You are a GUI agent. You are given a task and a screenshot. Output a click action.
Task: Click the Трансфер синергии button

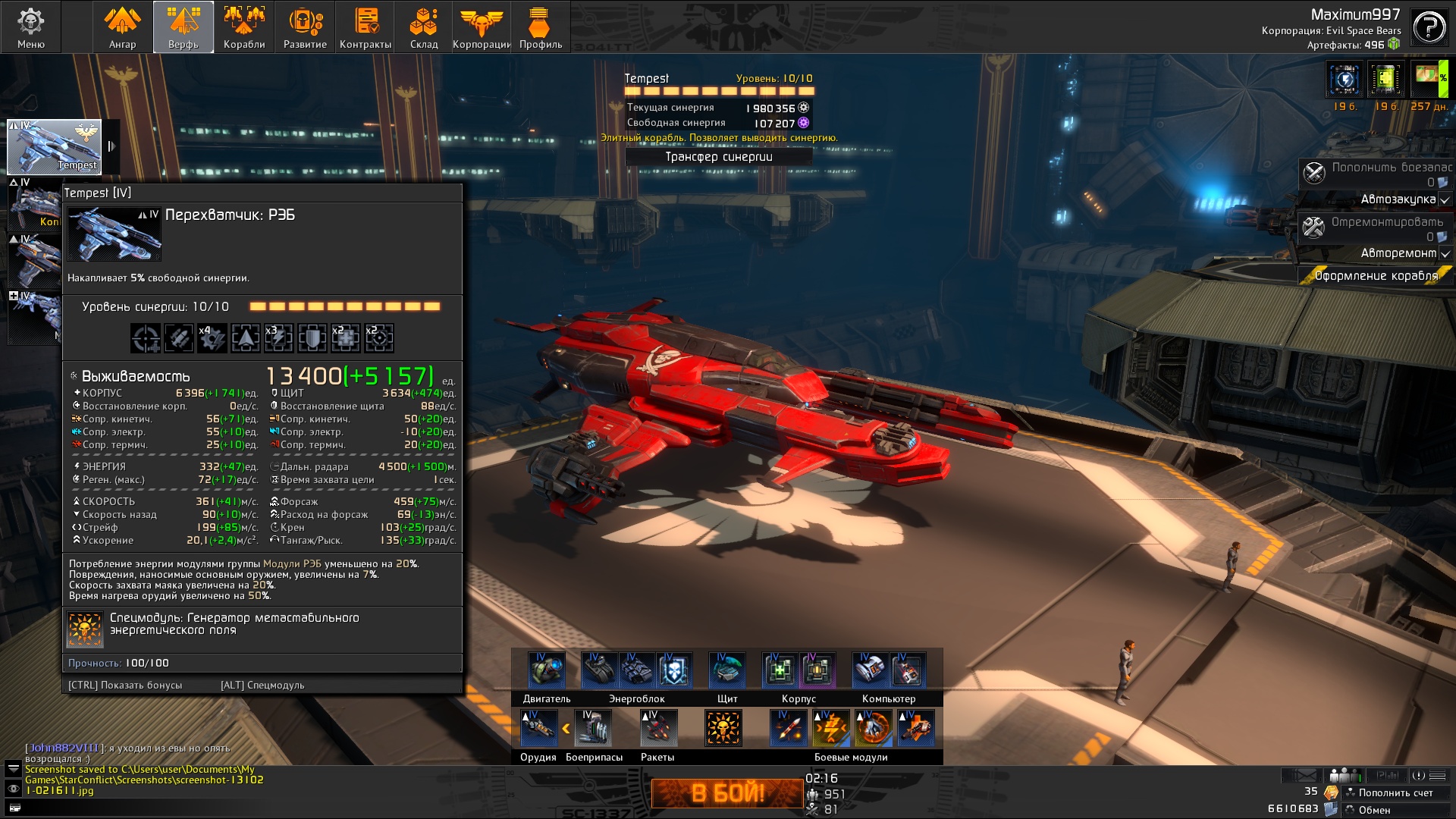point(719,157)
